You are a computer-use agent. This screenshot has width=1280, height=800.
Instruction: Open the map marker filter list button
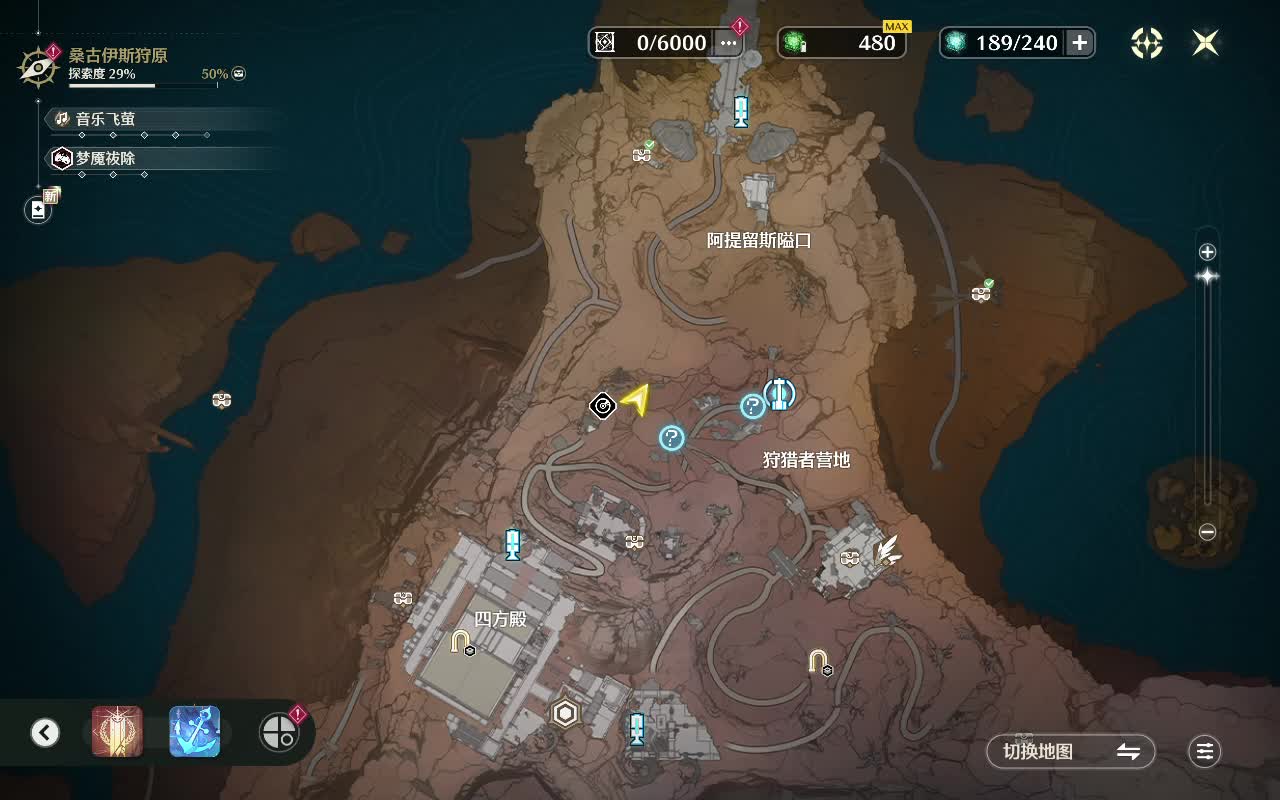tap(1205, 752)
